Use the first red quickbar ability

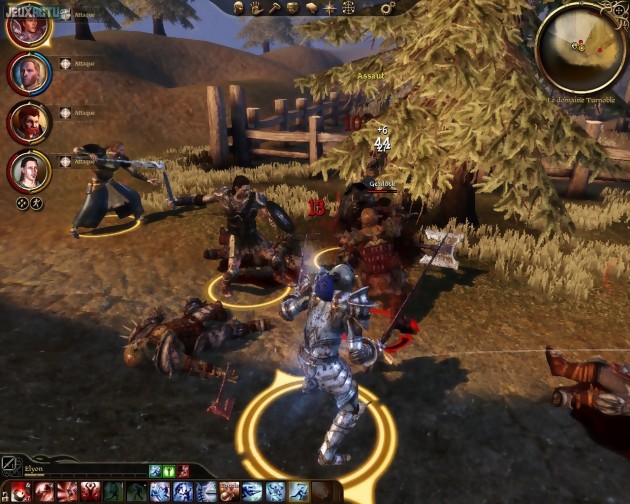(20, 491)
